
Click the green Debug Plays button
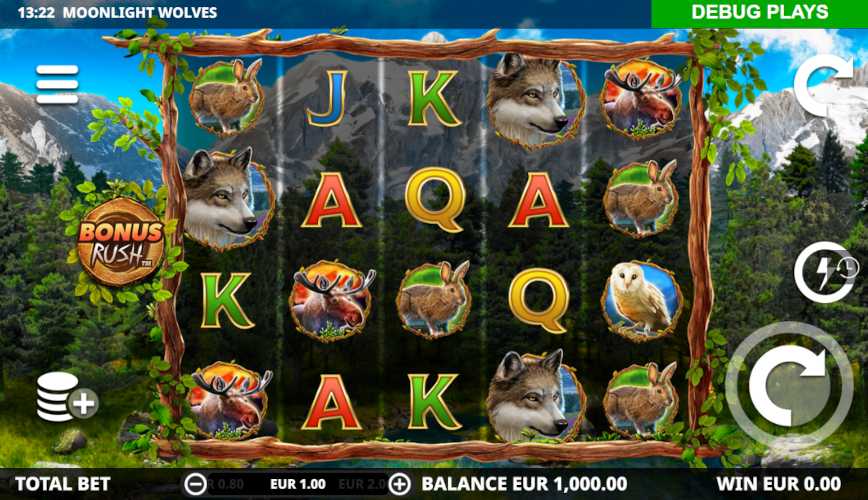759,13
